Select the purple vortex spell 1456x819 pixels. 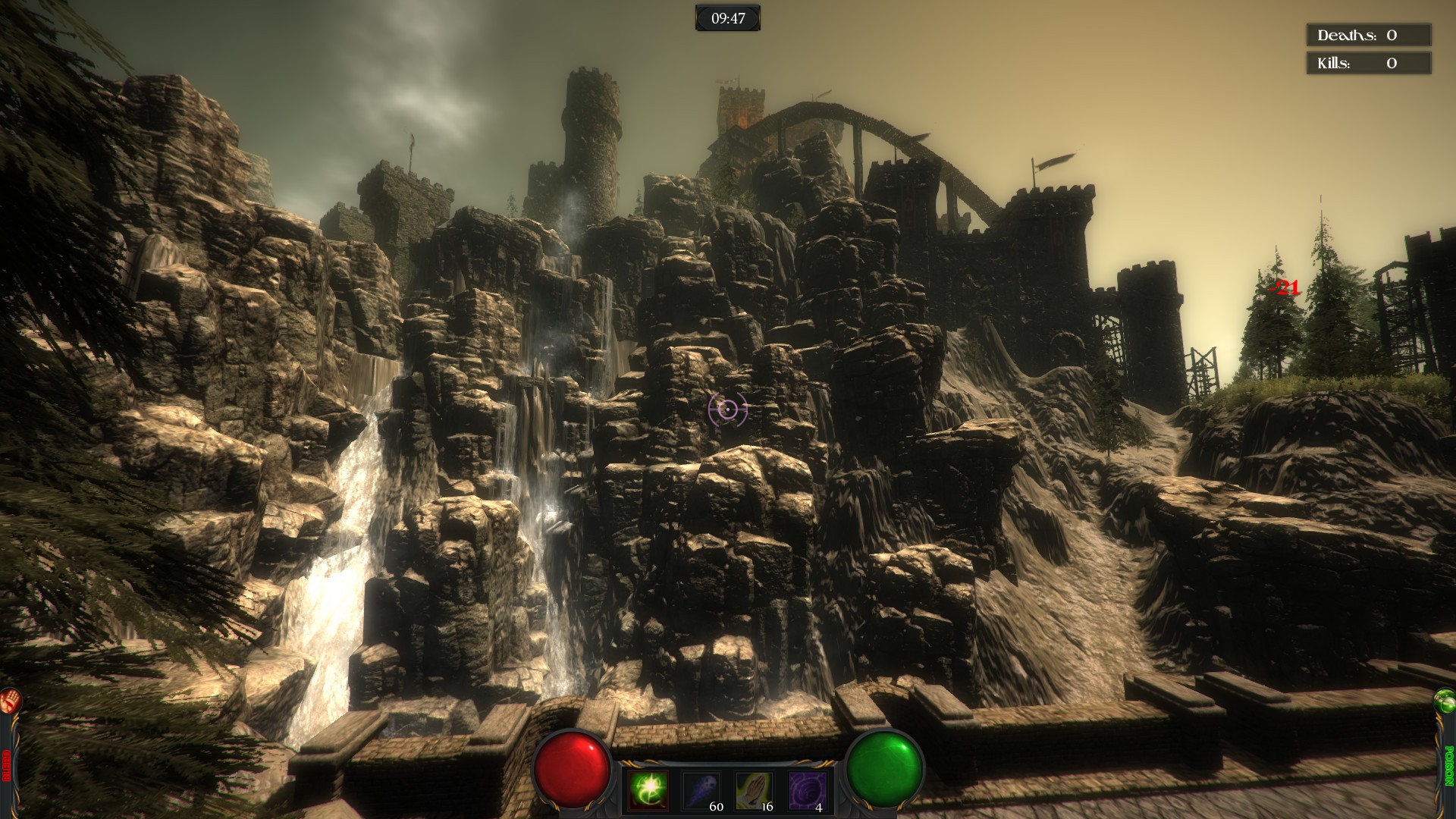tap(807, 791)
